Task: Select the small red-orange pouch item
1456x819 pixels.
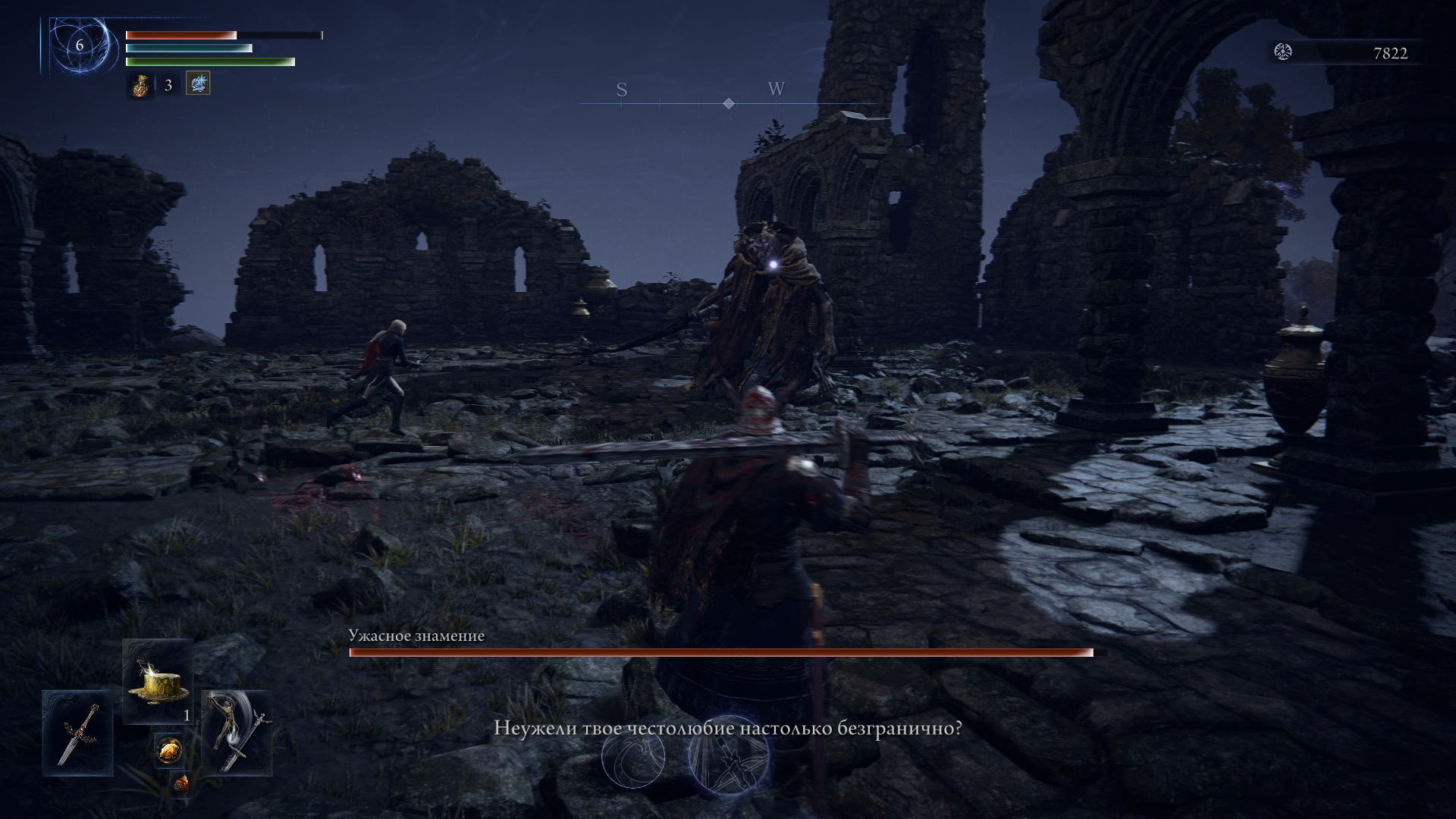Action: pos(180,785)
